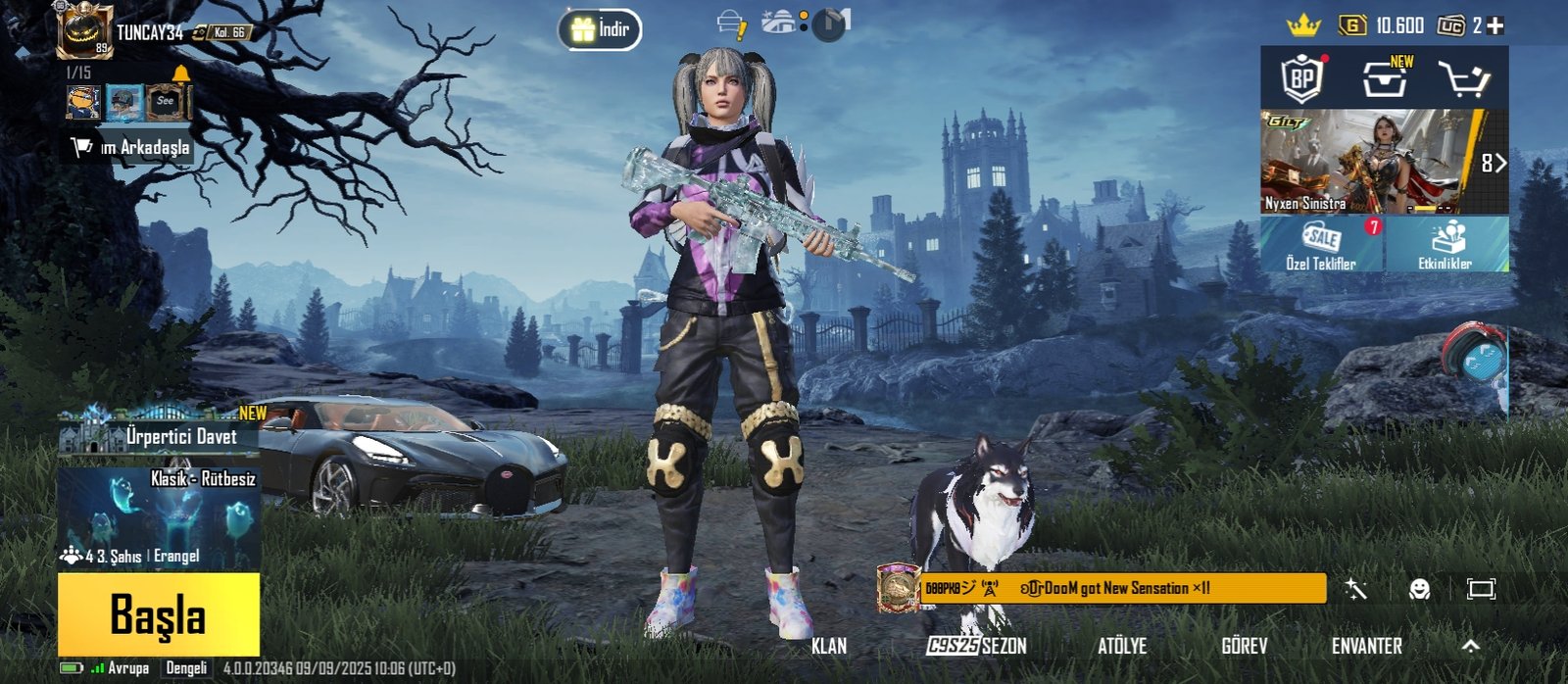Toggle the fullscreen view frame icon
This screenshot has height=684, width=1568.
[1481, 589]
